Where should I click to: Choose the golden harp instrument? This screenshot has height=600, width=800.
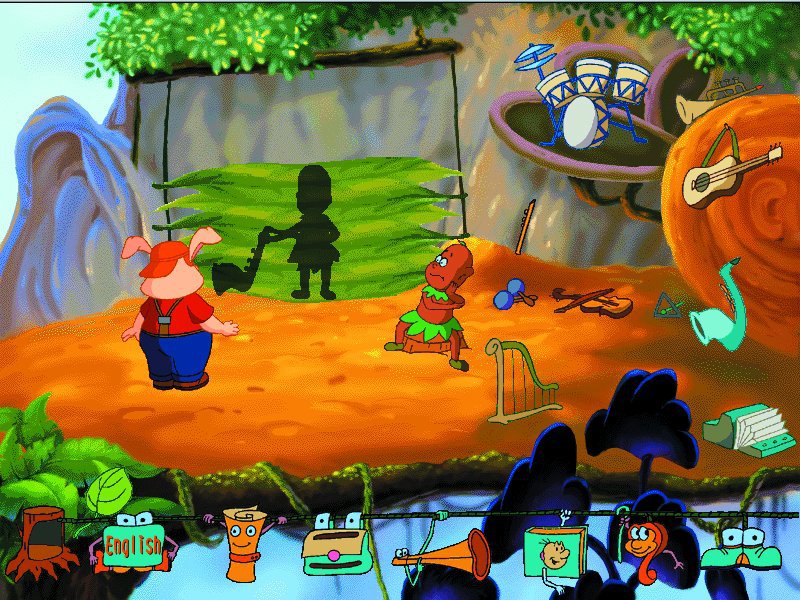tap(520, 382)
